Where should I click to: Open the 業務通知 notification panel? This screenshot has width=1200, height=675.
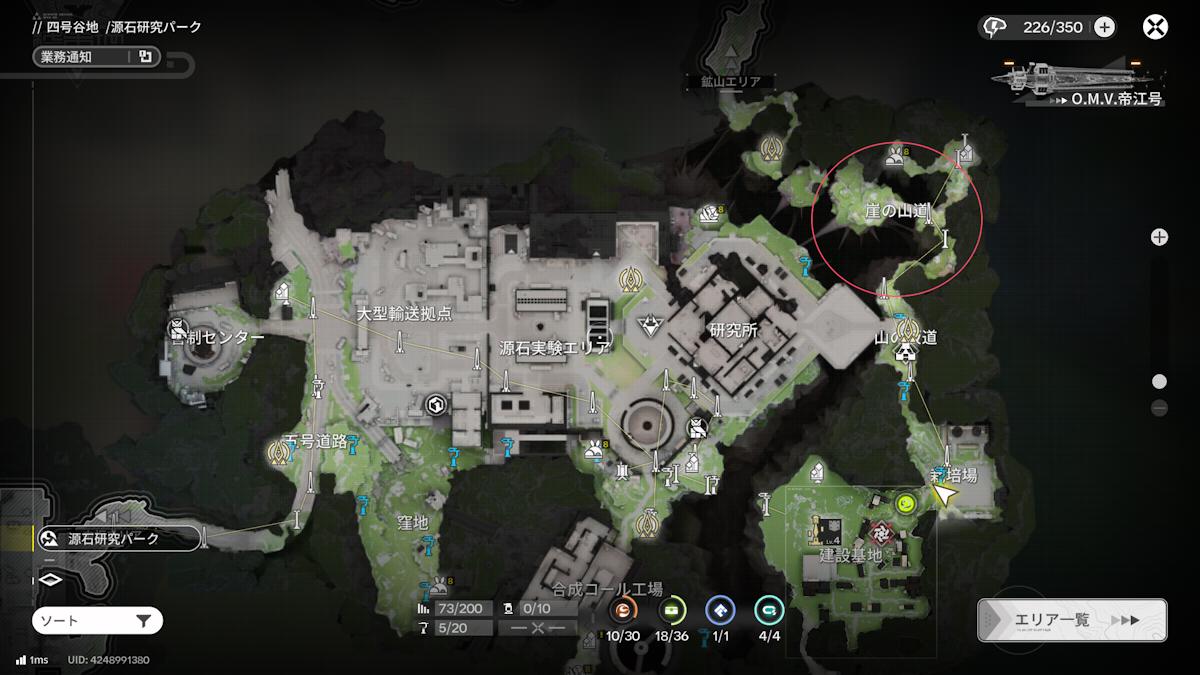96,57
